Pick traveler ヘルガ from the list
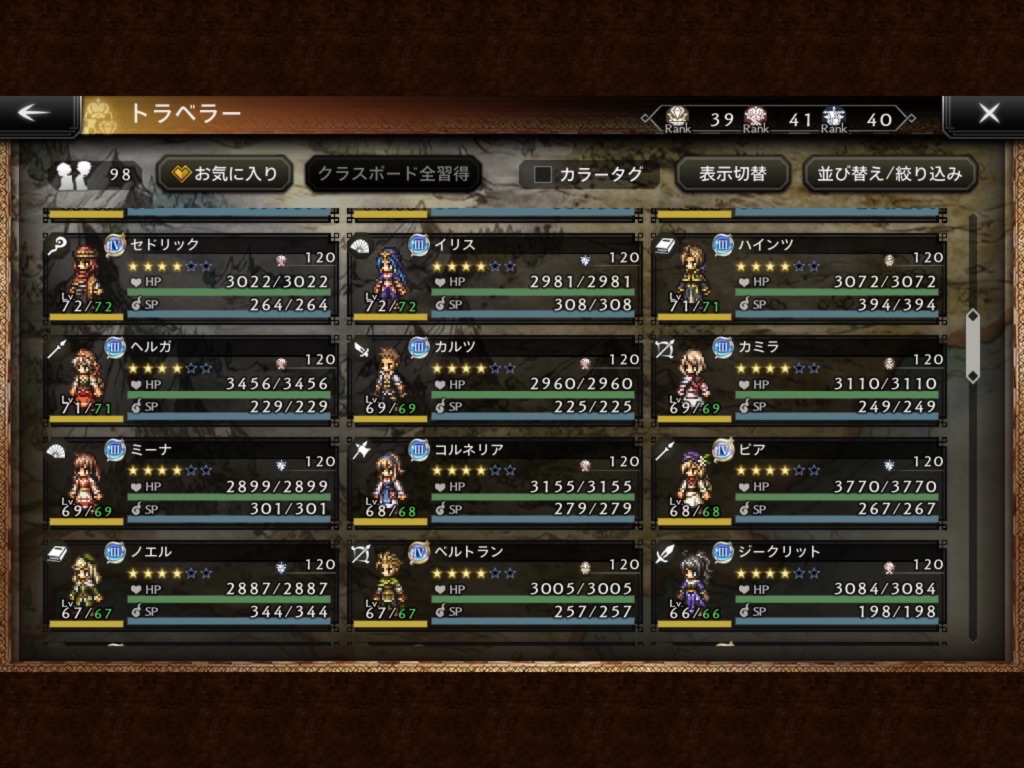1024x768 pixels. pos(190,380)
